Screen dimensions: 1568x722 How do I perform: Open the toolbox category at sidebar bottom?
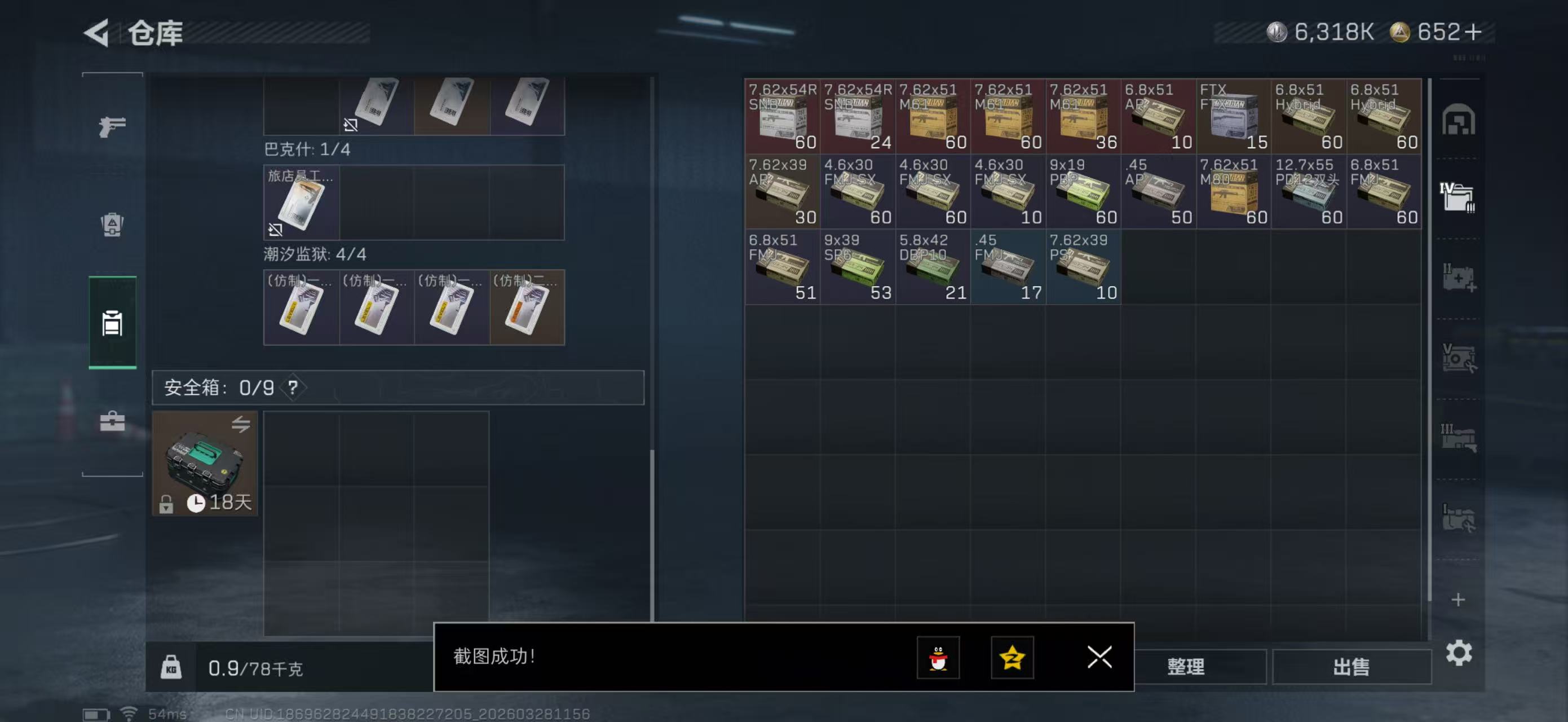[112, 421]
